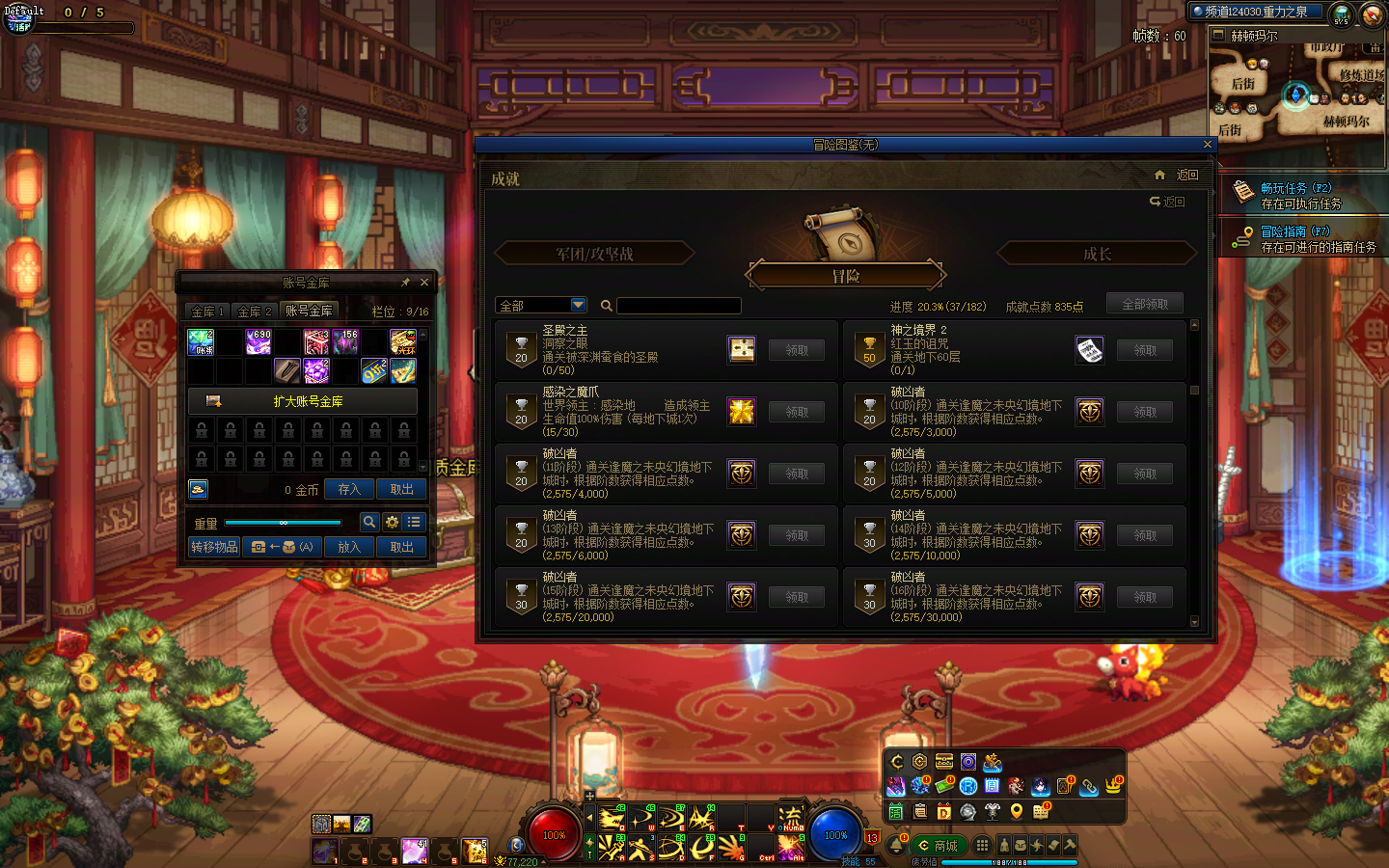The width and height of the screenshot is (1389, 868).
Task: Close the 冒险图鉴 window
Action: point(1207,145)
